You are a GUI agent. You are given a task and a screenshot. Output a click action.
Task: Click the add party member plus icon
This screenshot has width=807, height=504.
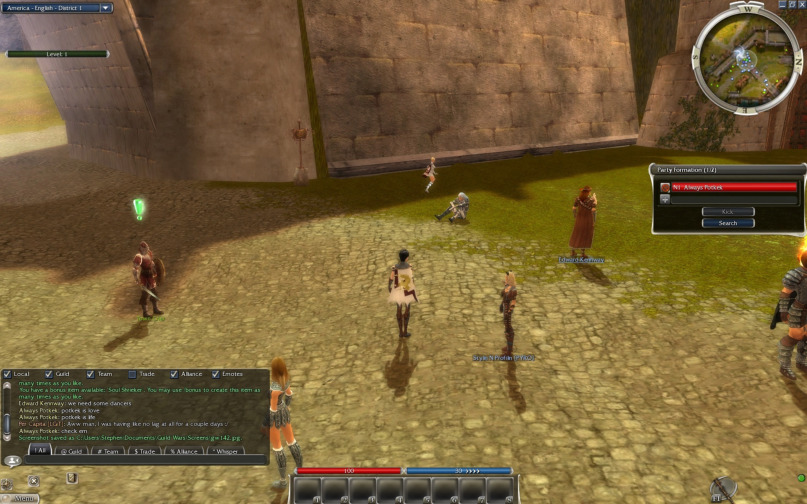[x=665, y=199]
